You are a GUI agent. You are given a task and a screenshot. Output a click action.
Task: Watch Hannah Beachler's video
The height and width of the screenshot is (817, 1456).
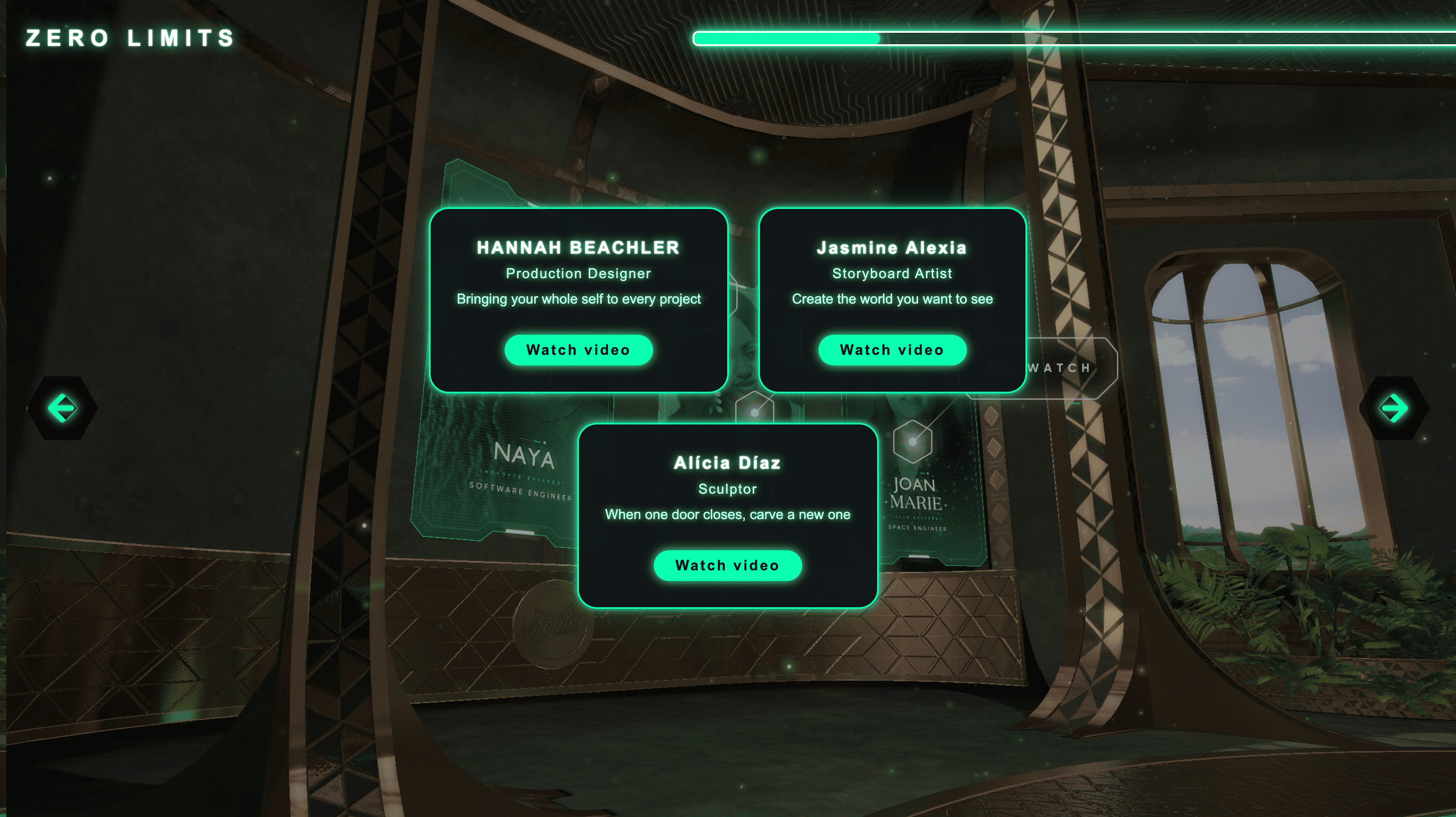pos(578,350)
